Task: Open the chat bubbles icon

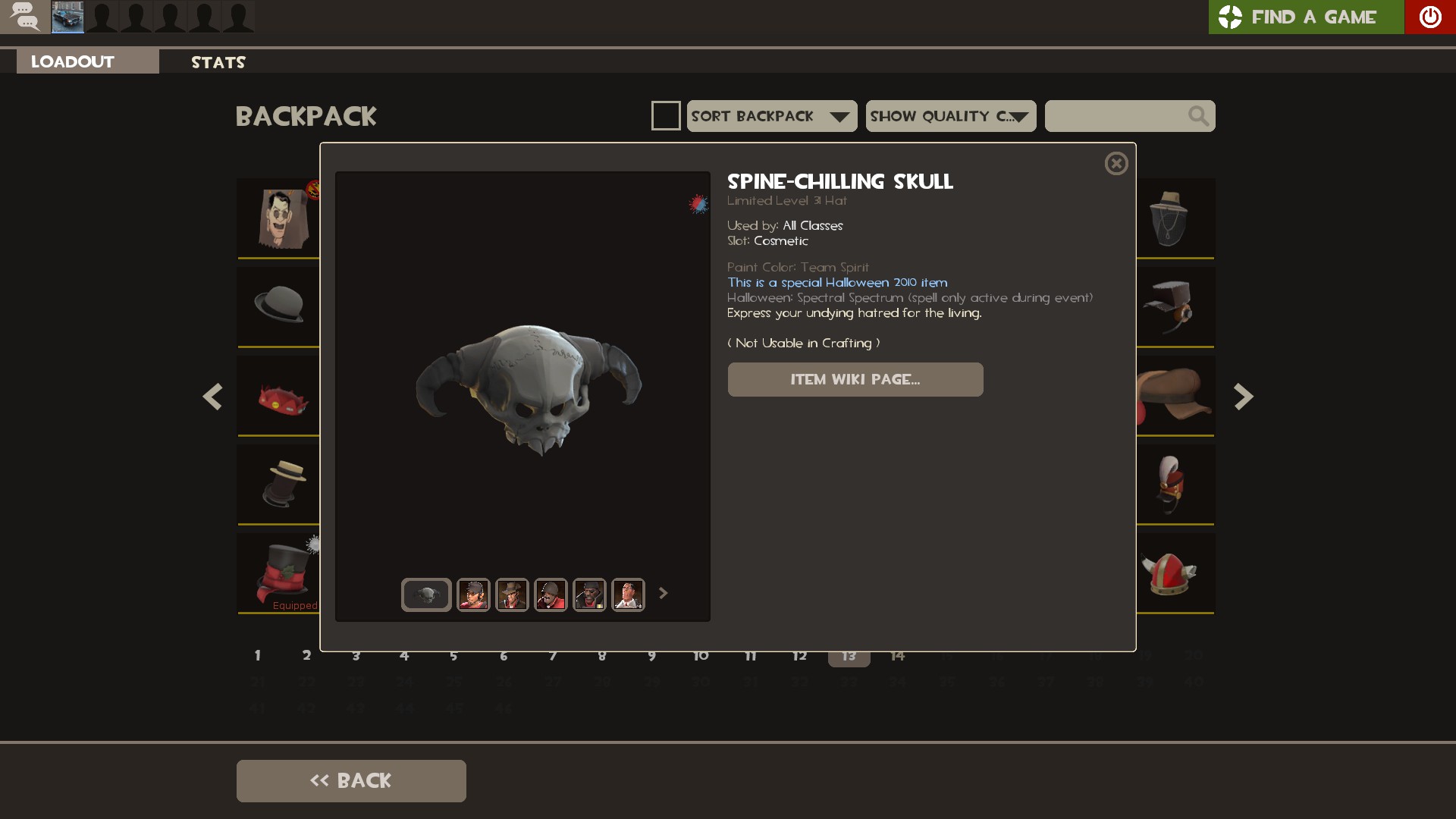Action: 25,17
